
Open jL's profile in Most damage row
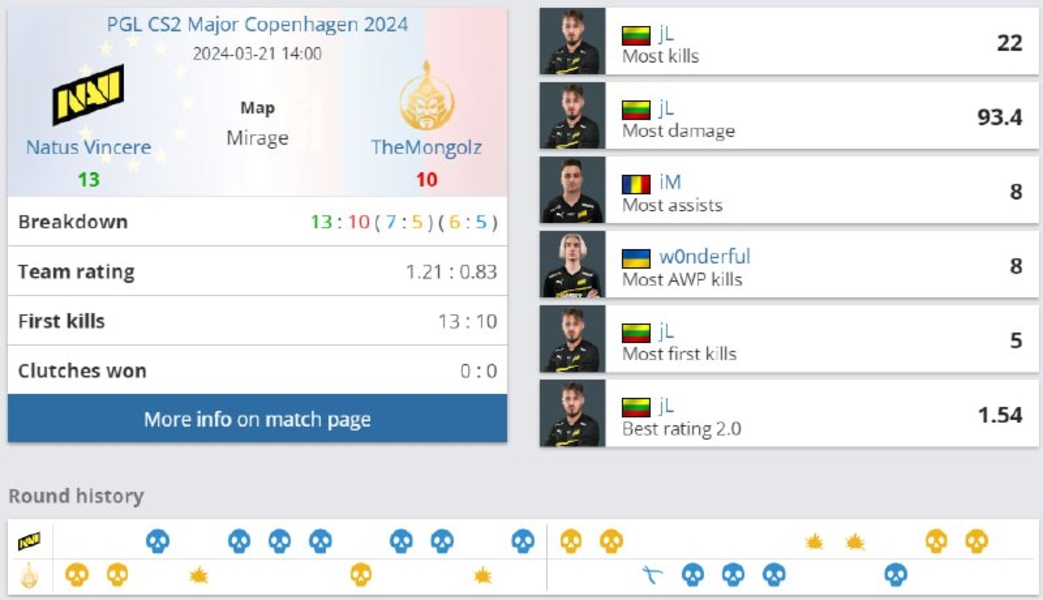666,108
